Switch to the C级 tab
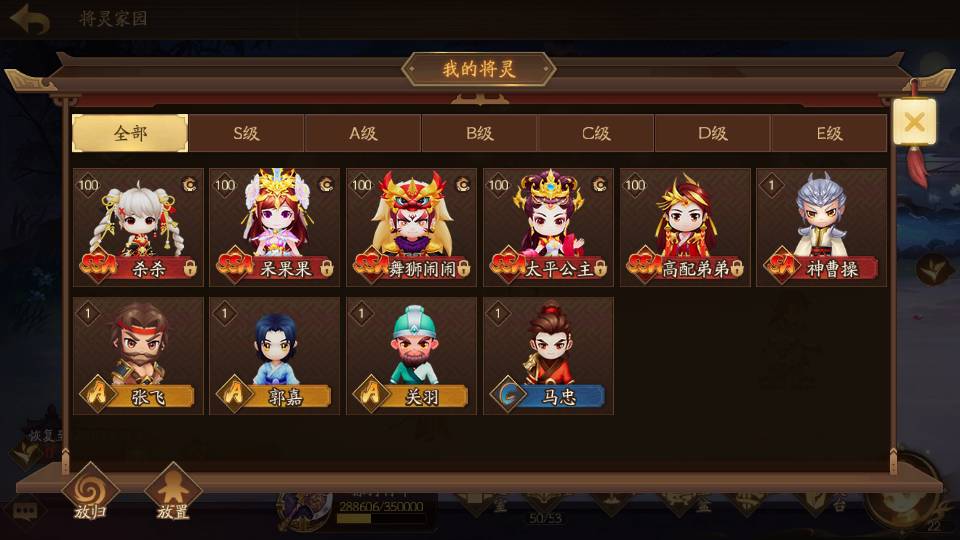 (x=596, y=133)
